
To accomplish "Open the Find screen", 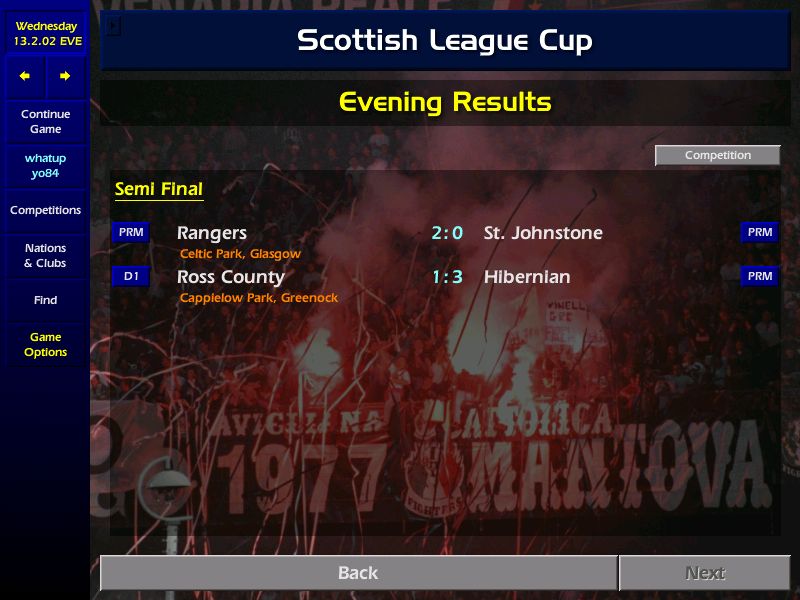I will click(45, 300).
